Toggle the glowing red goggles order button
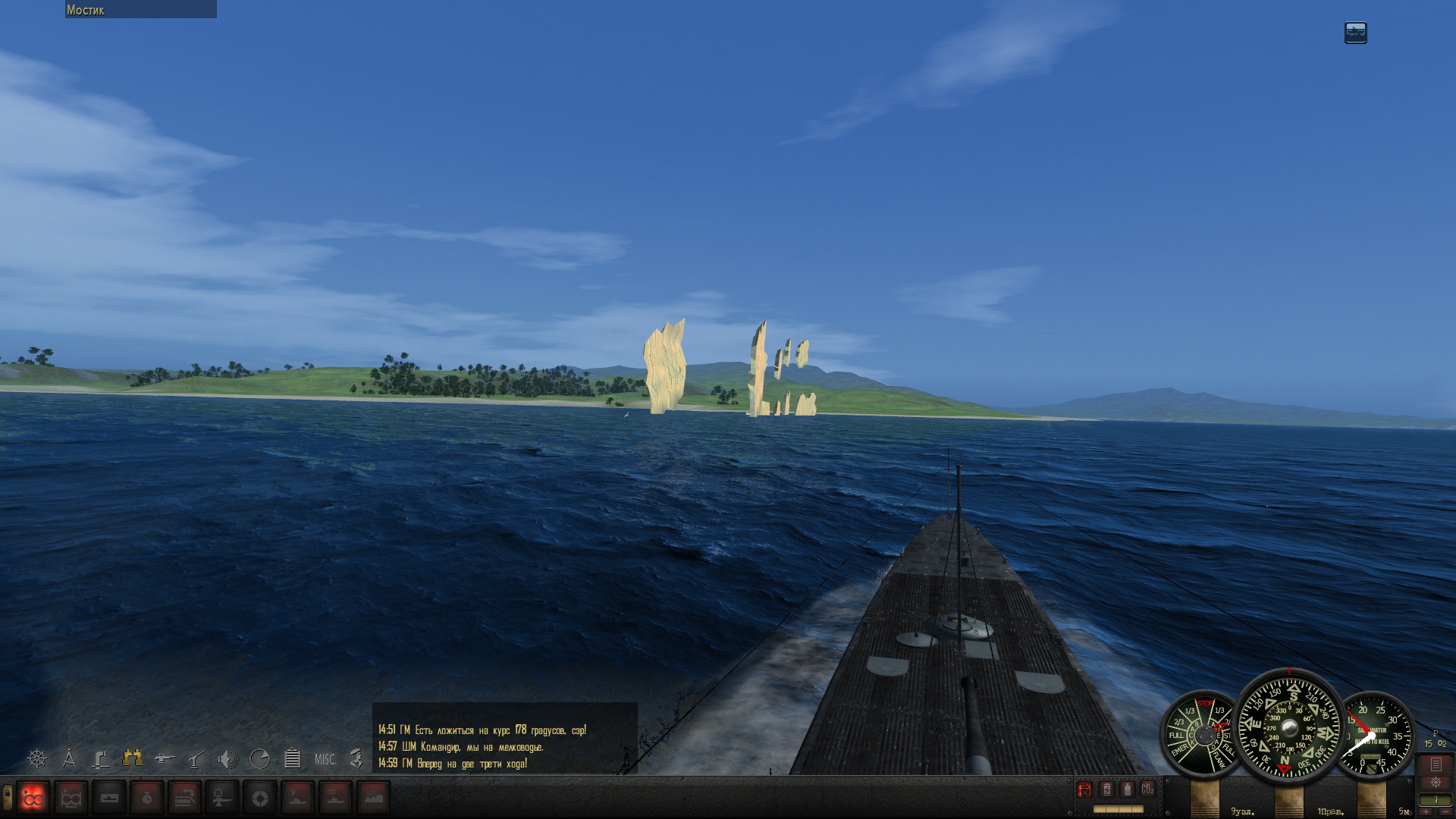 click(x=33, y=798)
